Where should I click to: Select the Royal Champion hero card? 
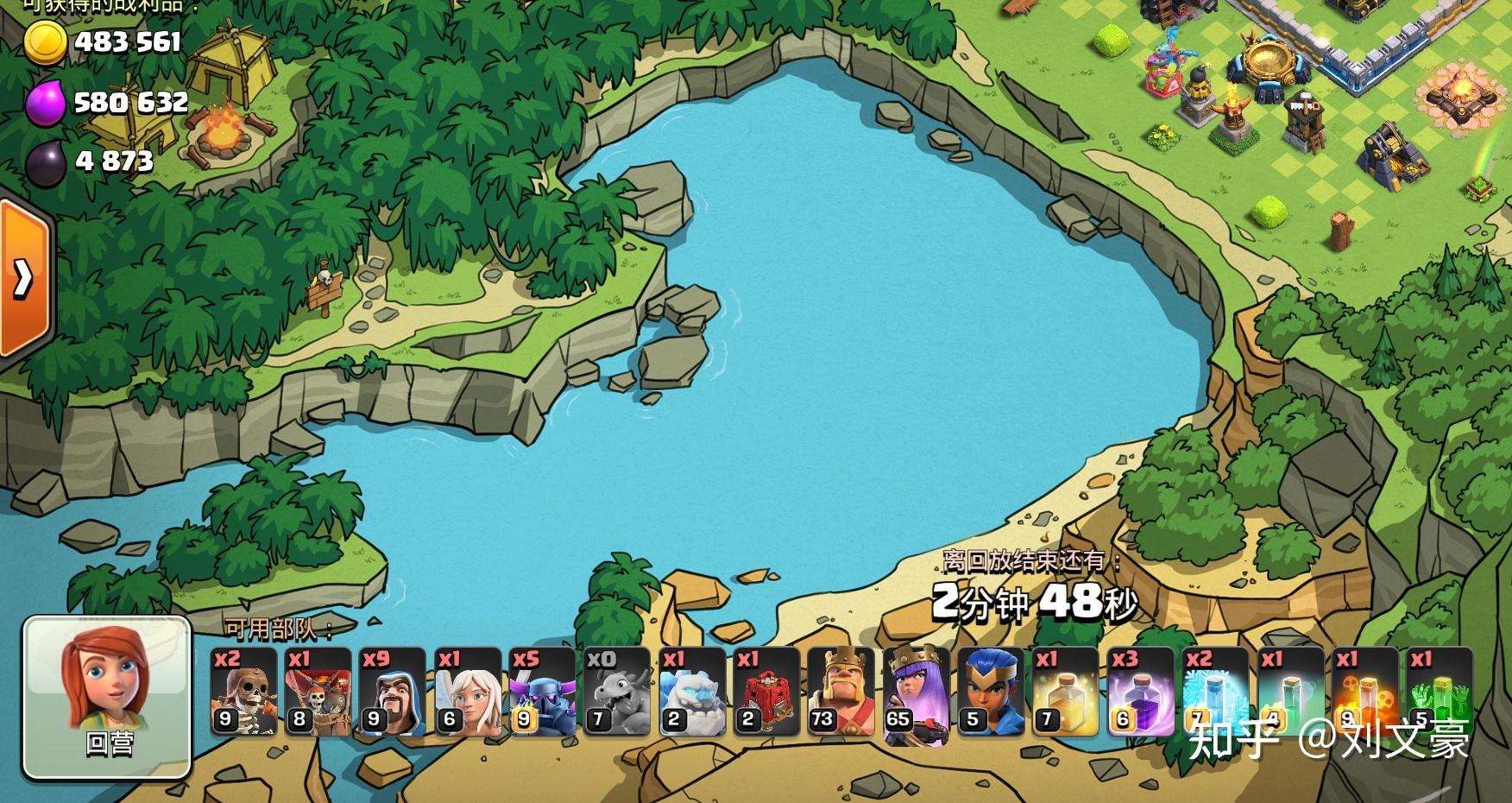(991, 692)
